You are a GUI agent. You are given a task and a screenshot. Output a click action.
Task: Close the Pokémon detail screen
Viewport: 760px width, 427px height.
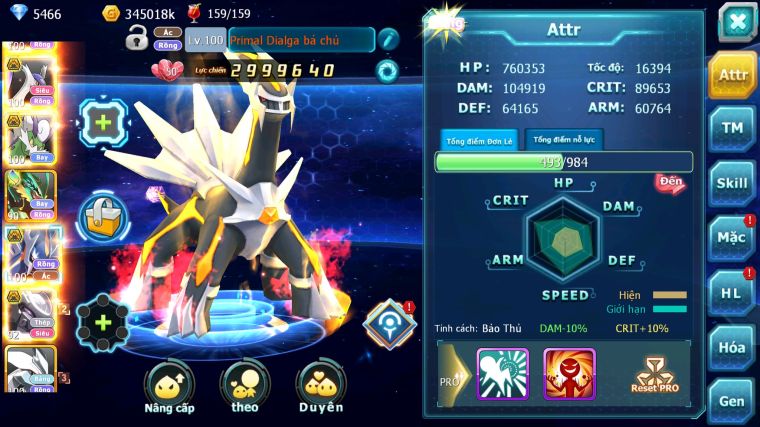[x=737, y=21]
